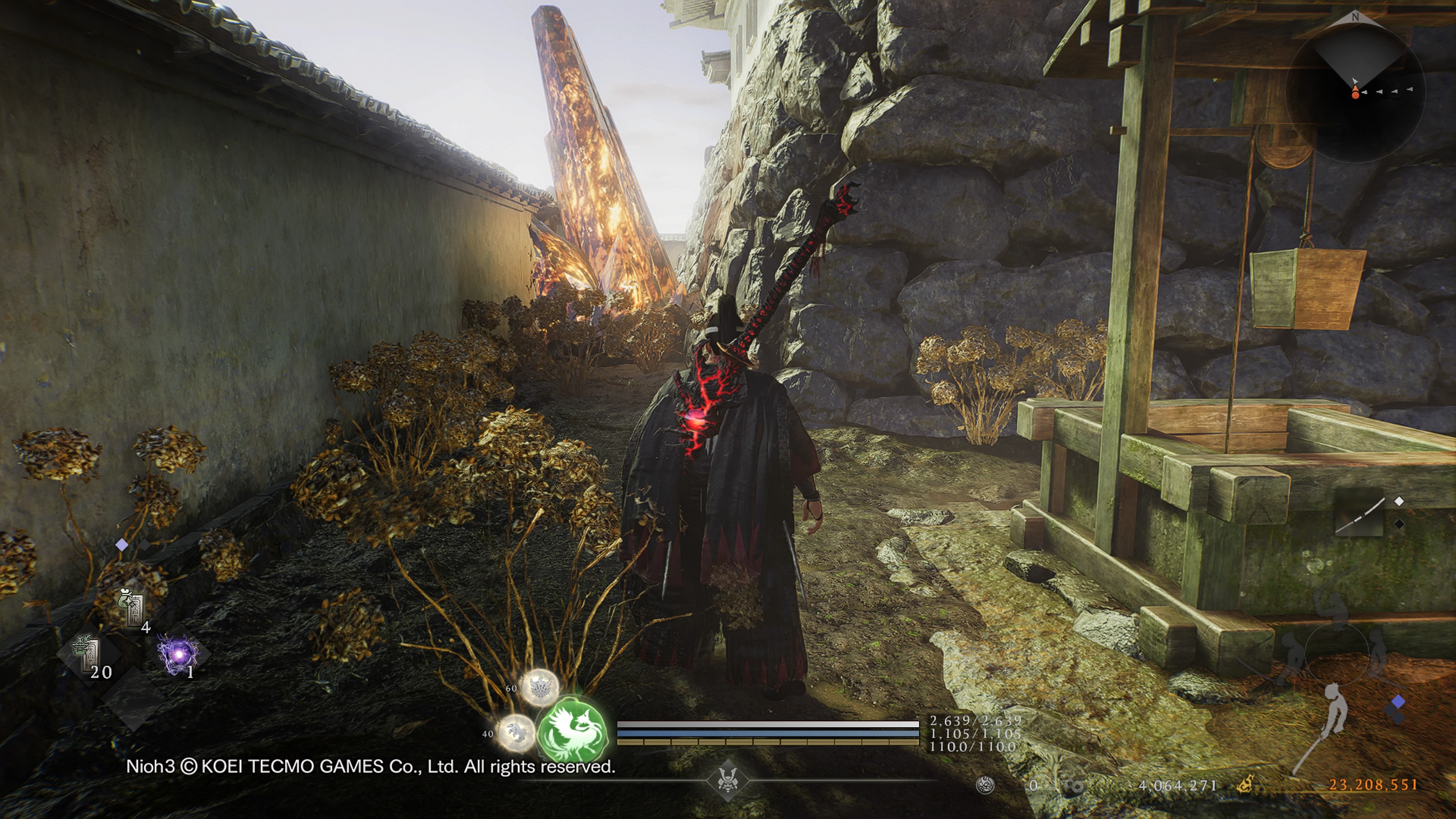Click the samurai helmet emblem
This screenshot has width=1456, height=819.
[x=728, y=781]
